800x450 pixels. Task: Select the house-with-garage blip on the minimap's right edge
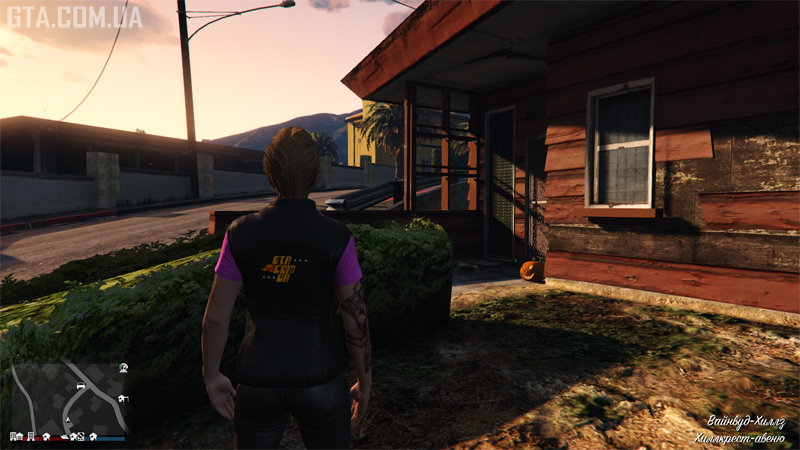coord(123,399)
